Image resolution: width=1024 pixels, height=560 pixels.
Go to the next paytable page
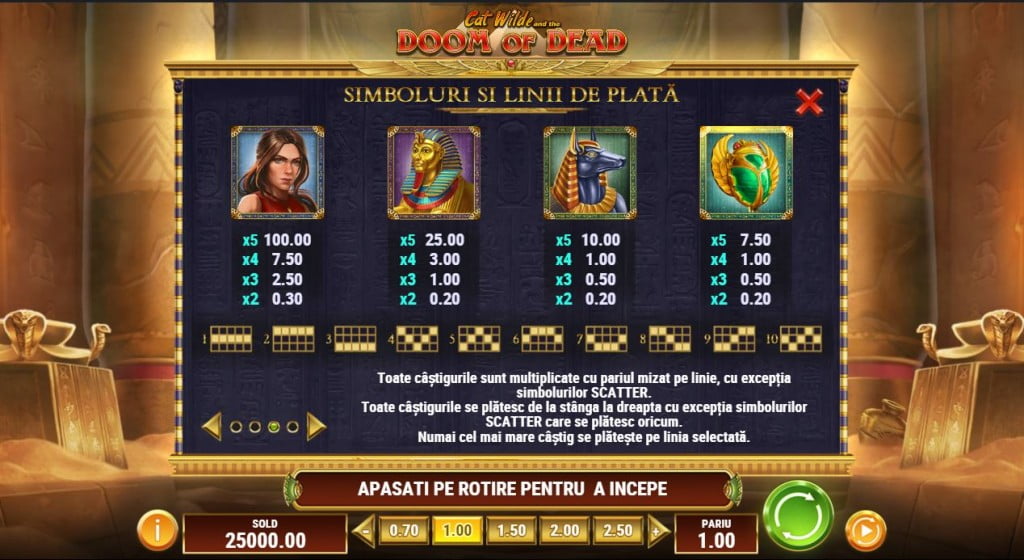pos(316,426)
